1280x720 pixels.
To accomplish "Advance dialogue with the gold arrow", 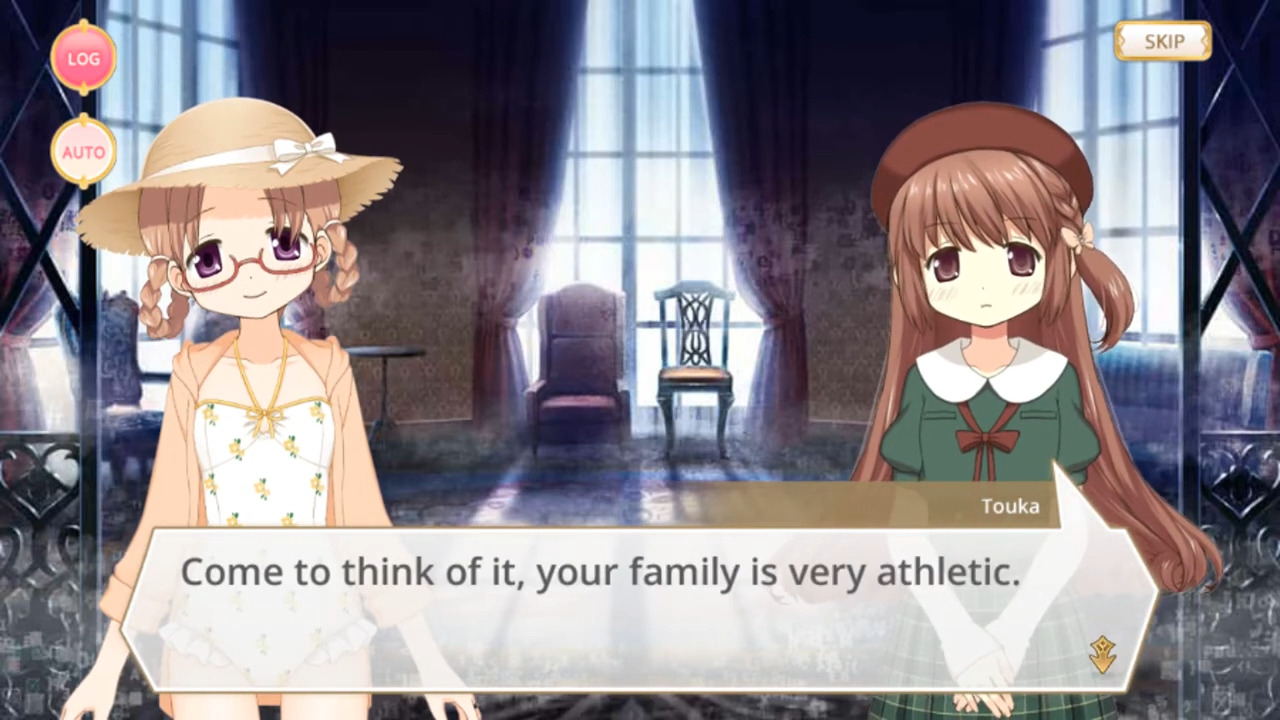I will 1103,654.
